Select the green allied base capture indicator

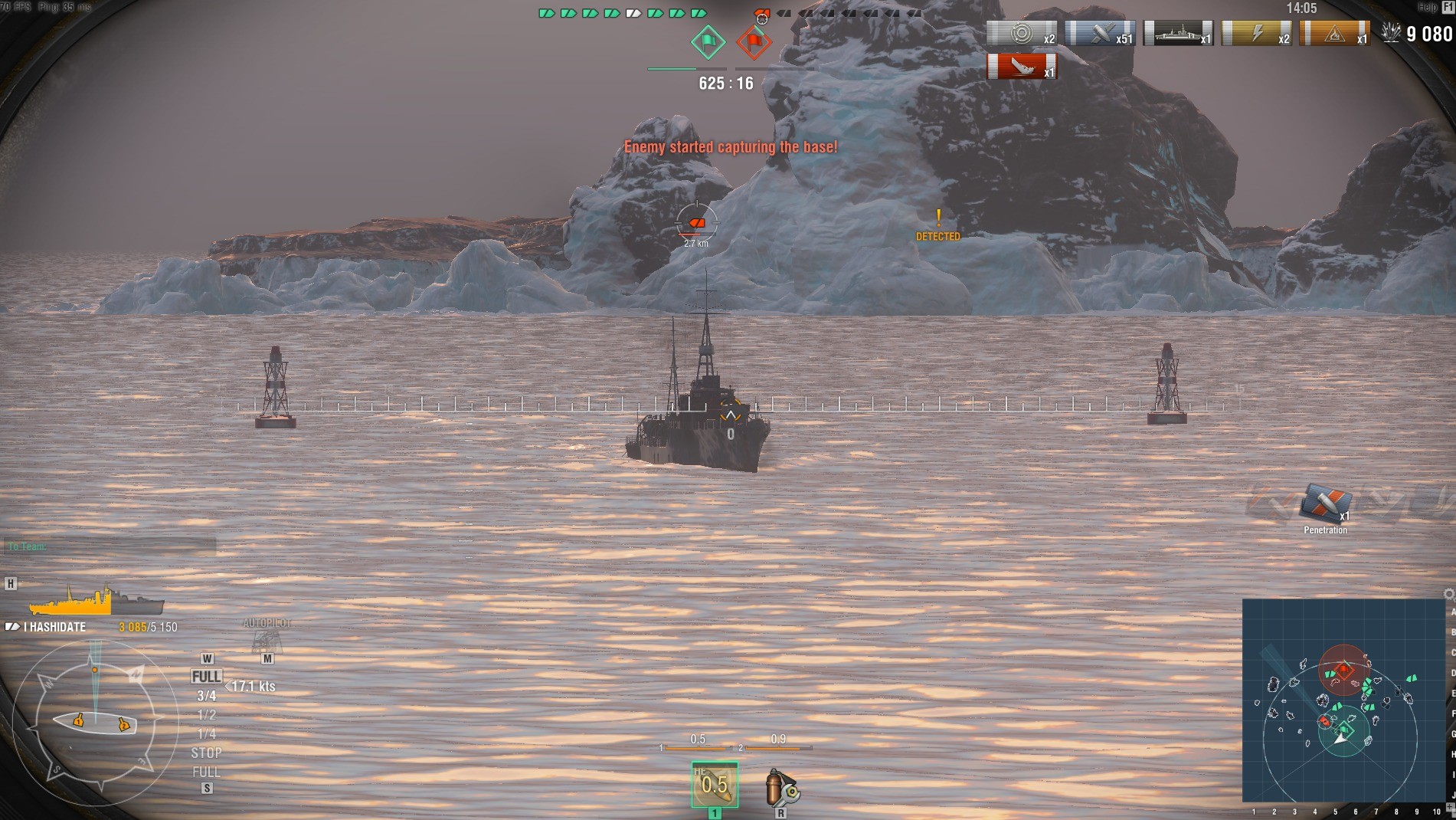(708, 41)
